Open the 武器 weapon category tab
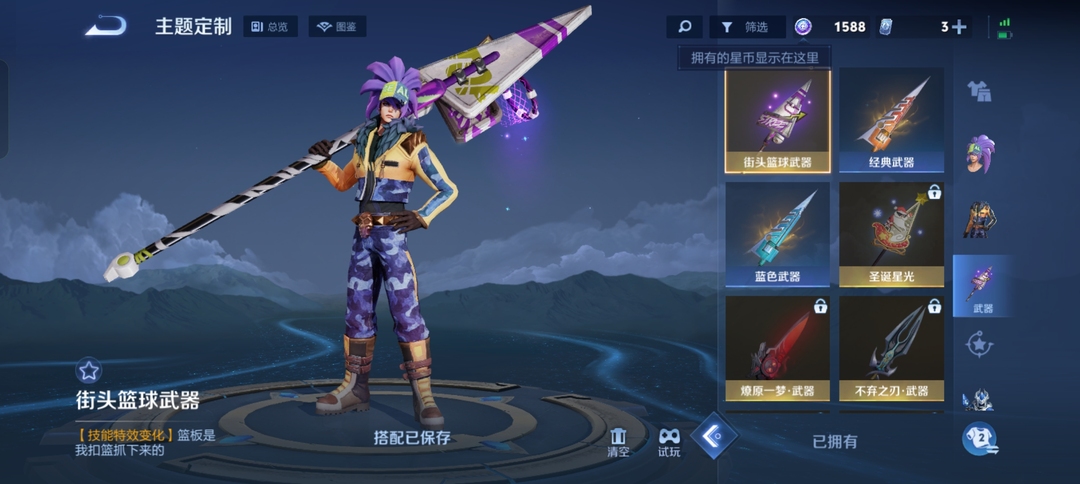This screenshot has width=1080, height=484. [981, 288]
